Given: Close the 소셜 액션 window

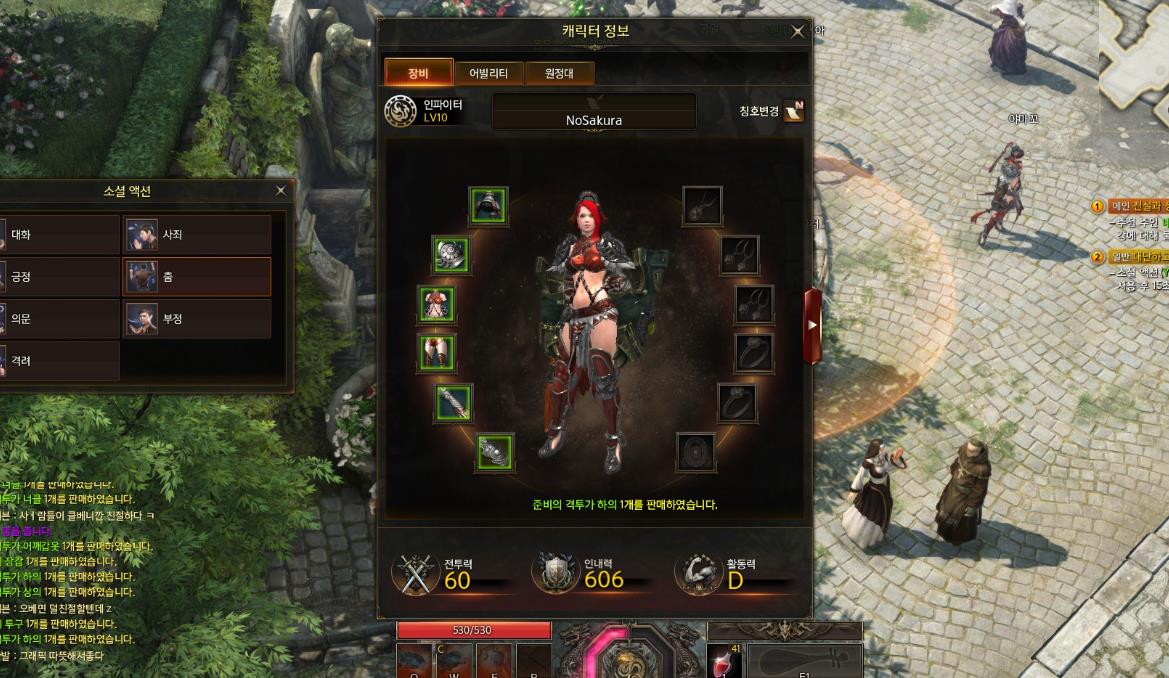Looking at the screenshot, I should pos(281,190).
